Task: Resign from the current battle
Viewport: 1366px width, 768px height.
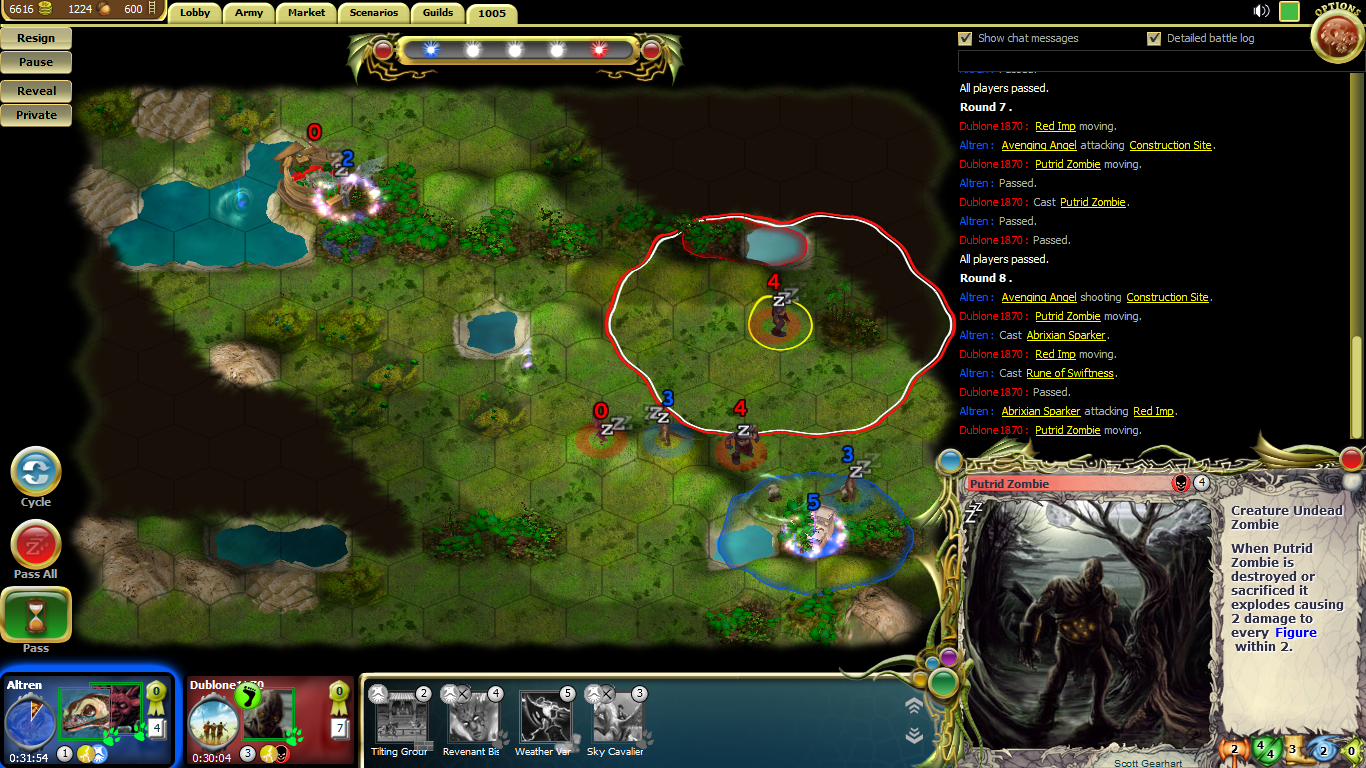Action: click(36, 38)
